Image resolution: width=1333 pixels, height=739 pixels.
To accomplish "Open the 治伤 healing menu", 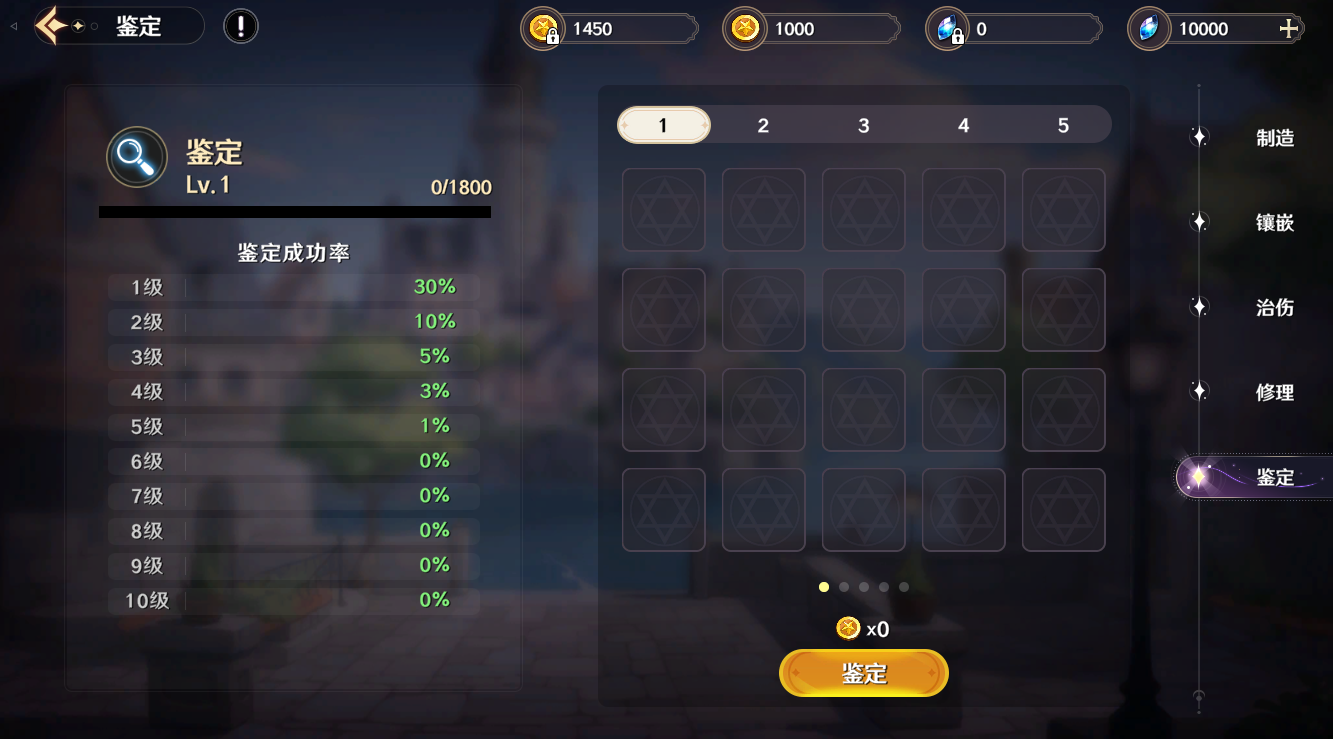I will (1274, 307).
